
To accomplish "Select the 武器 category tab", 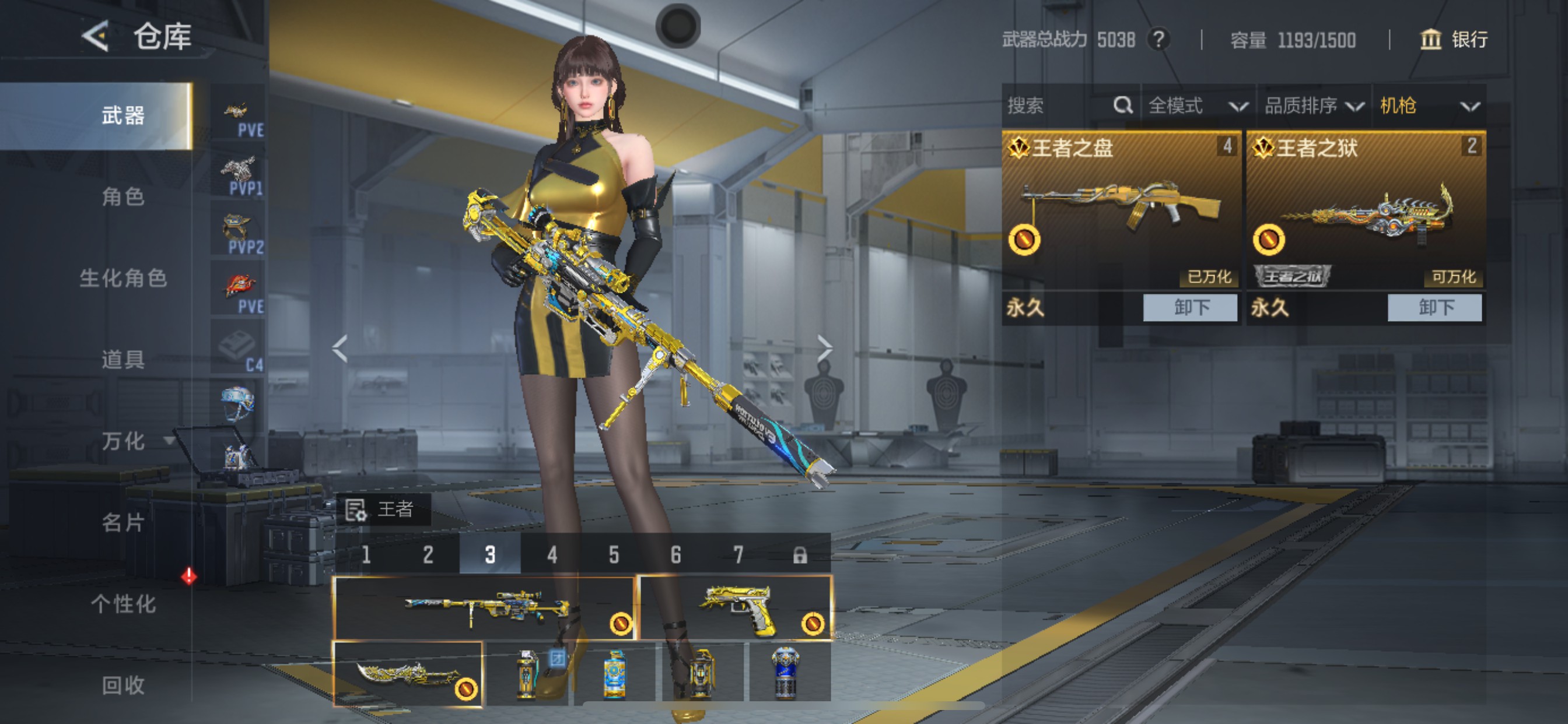I will (x=123, y=115).
